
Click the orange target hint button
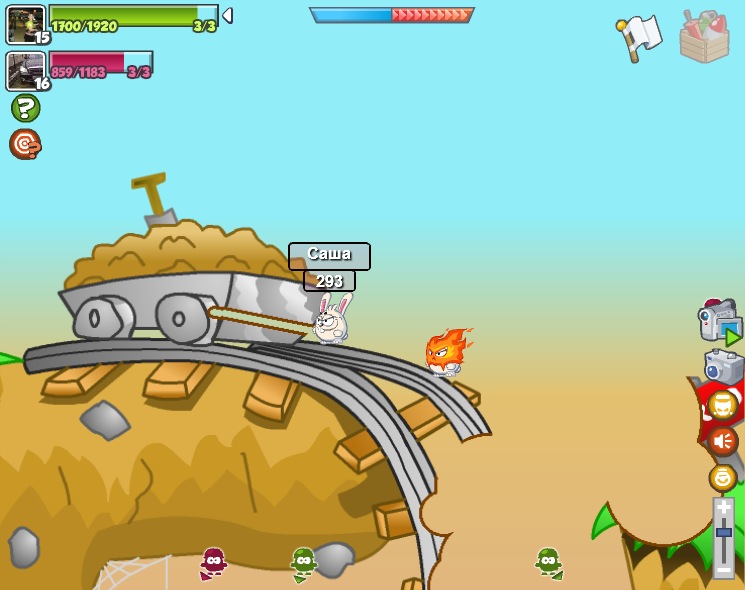click(25, 144)
